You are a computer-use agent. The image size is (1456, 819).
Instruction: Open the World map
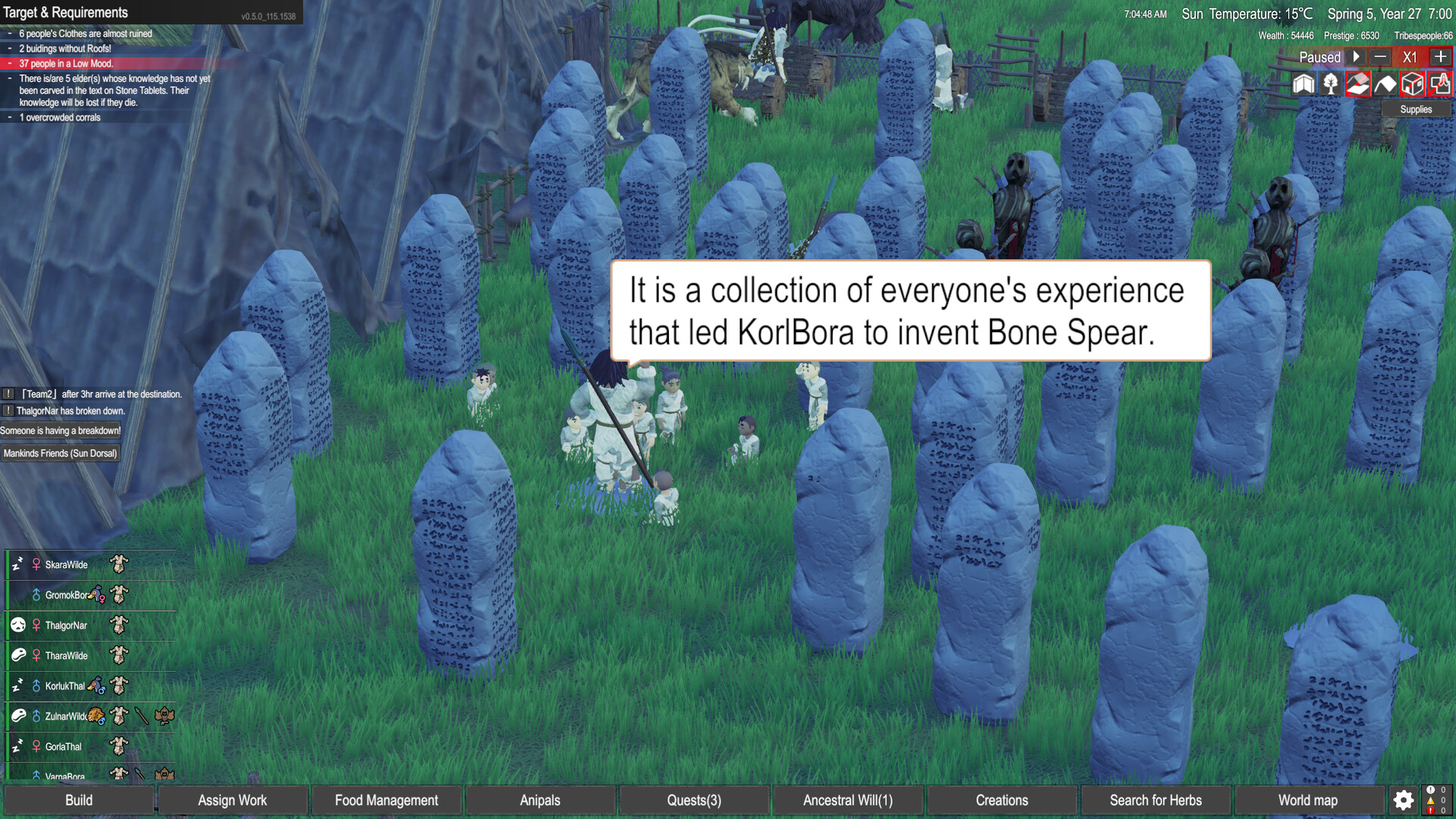(1307, 800)
